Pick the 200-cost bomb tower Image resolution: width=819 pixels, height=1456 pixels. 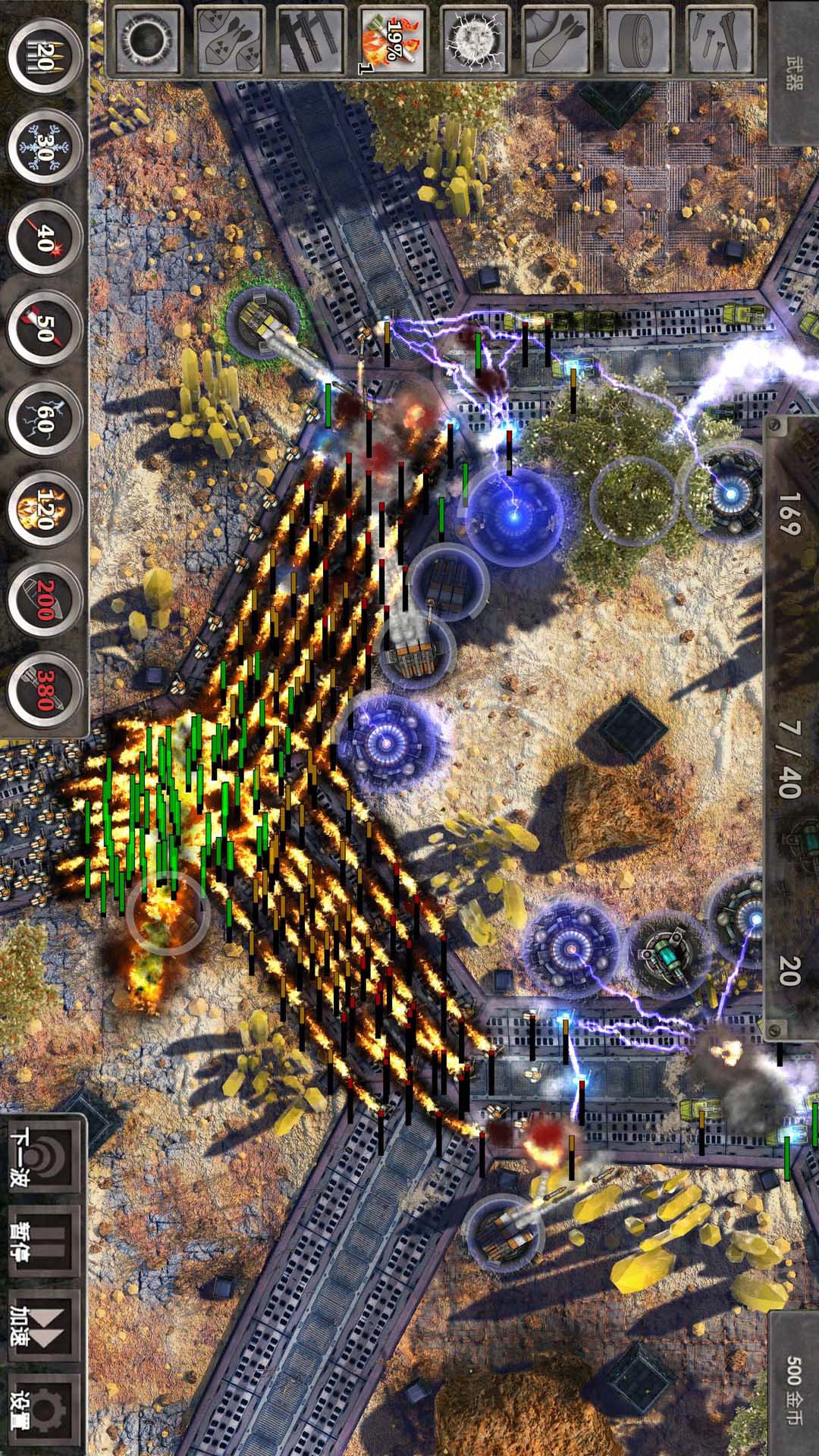[44, 599]
